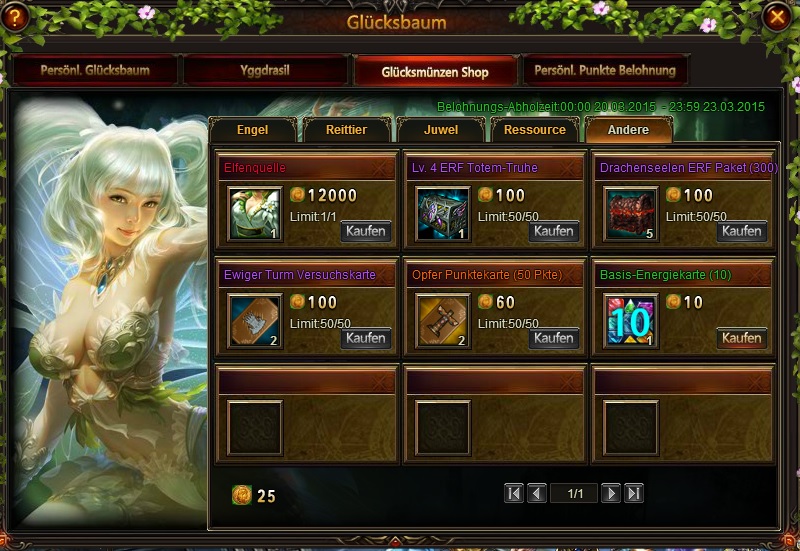Buy the Ewiger Turm Versuchskarte

click(366, 338)
